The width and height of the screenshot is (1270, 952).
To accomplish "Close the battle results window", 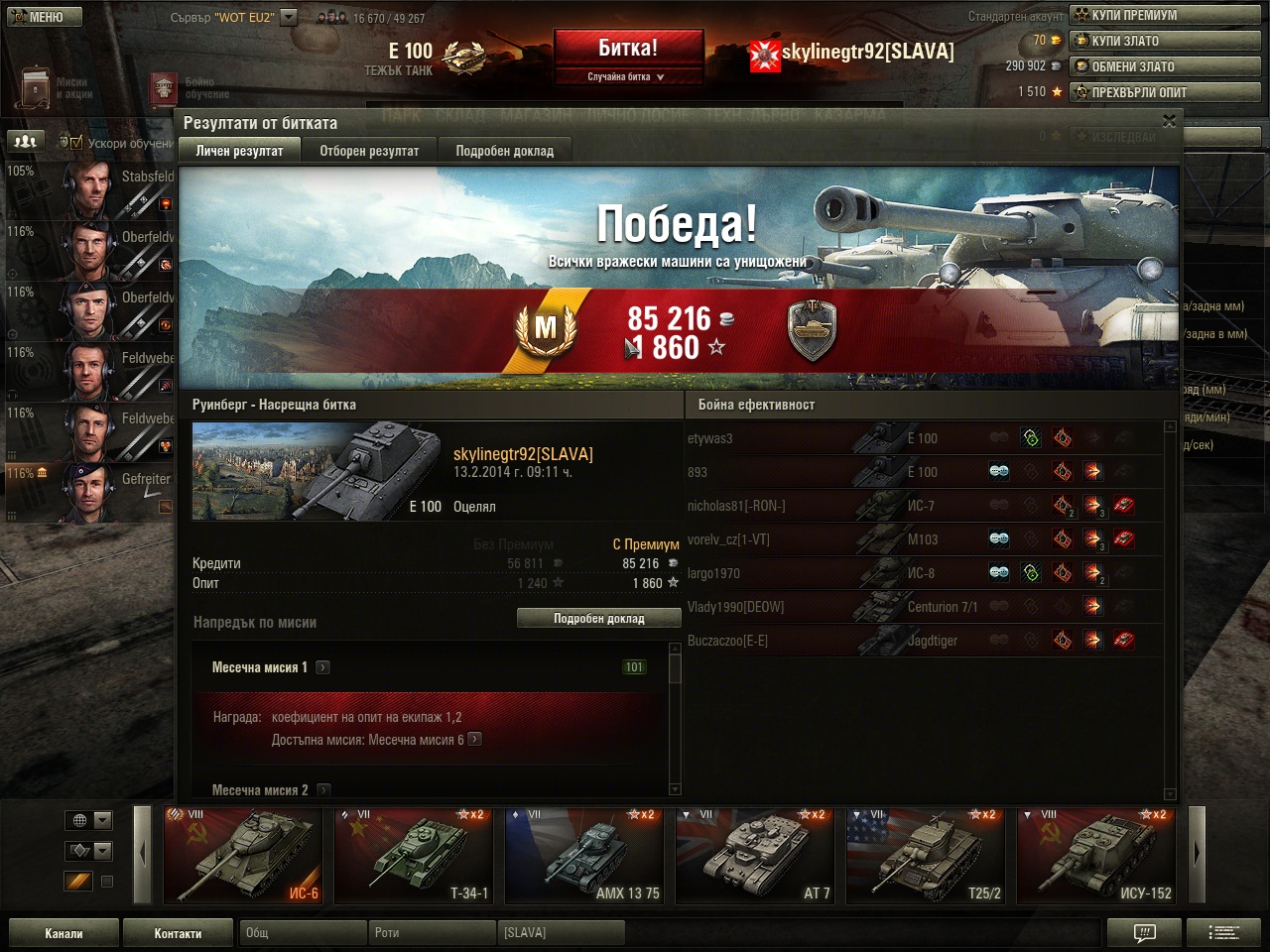I will 1169,121.
